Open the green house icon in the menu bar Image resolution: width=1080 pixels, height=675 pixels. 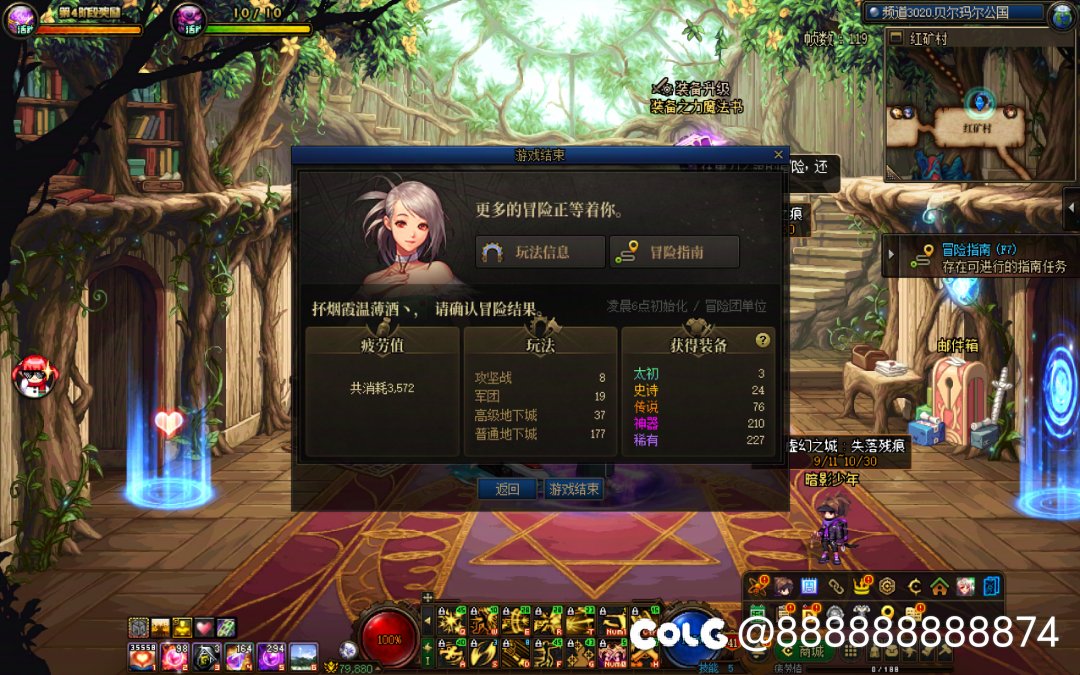pos(938,586)
